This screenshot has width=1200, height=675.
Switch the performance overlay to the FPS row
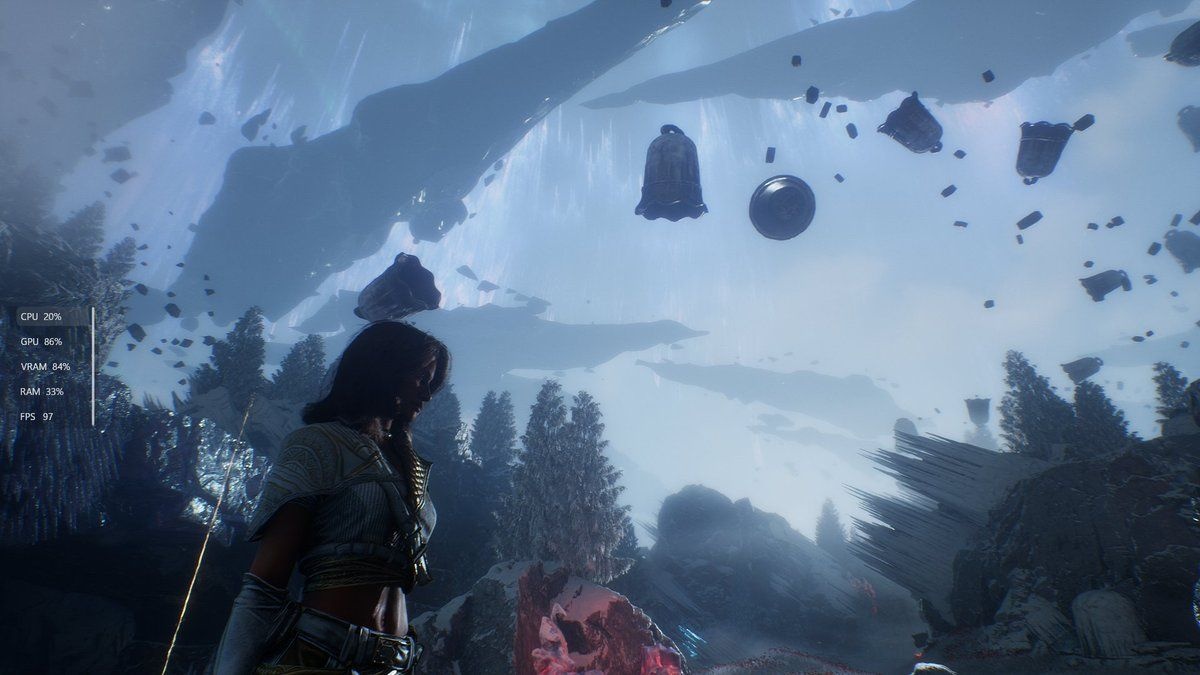click(37, 416)
